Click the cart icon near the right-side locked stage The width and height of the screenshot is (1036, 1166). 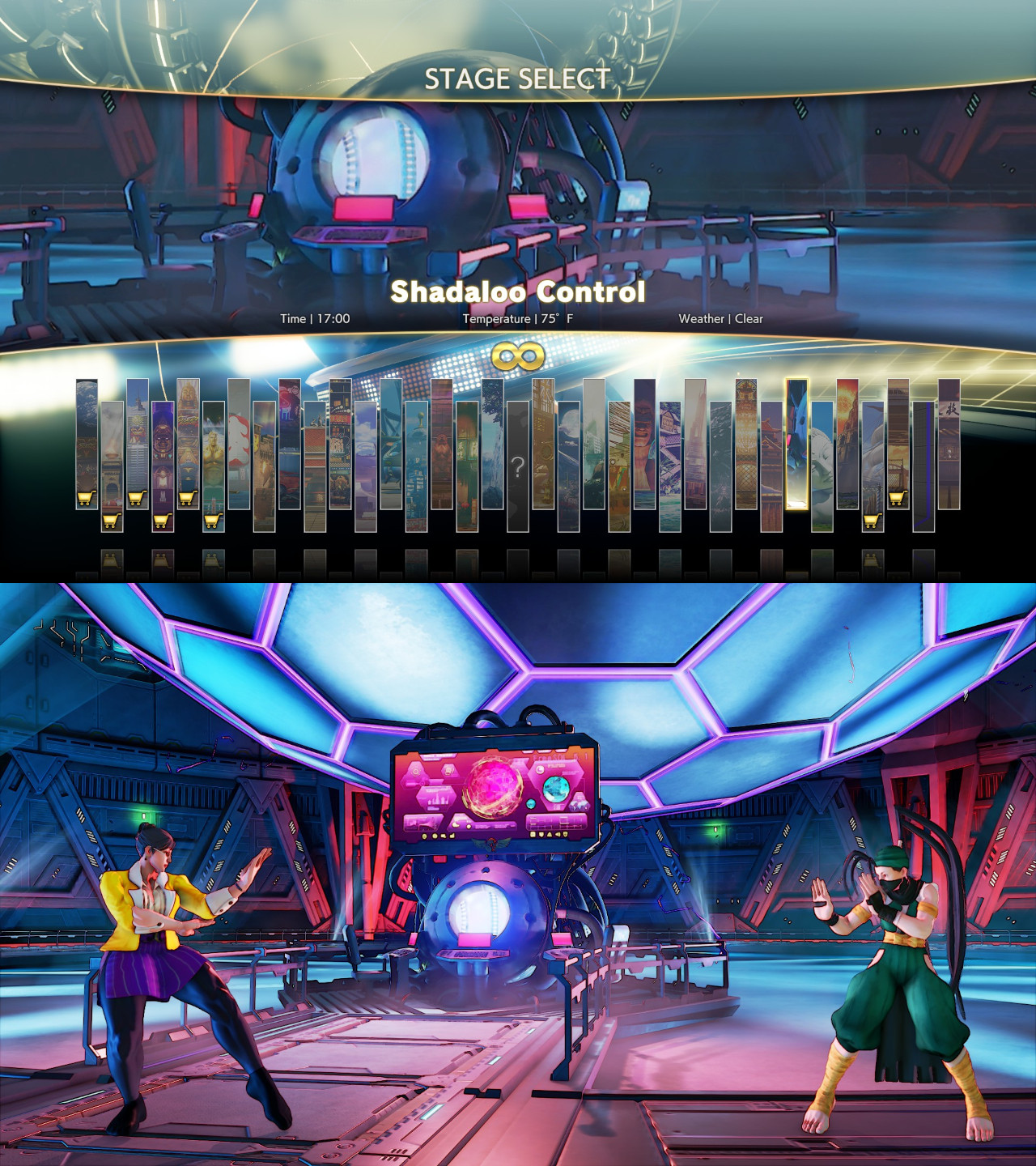point(896,498)
